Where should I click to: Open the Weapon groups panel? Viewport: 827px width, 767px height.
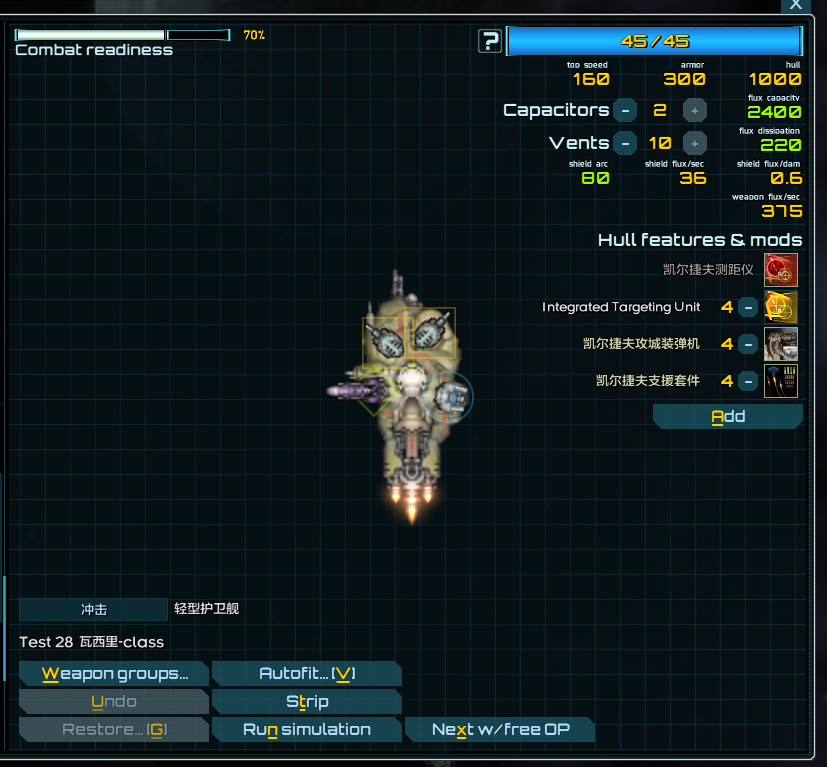click(x=114, y=674)
